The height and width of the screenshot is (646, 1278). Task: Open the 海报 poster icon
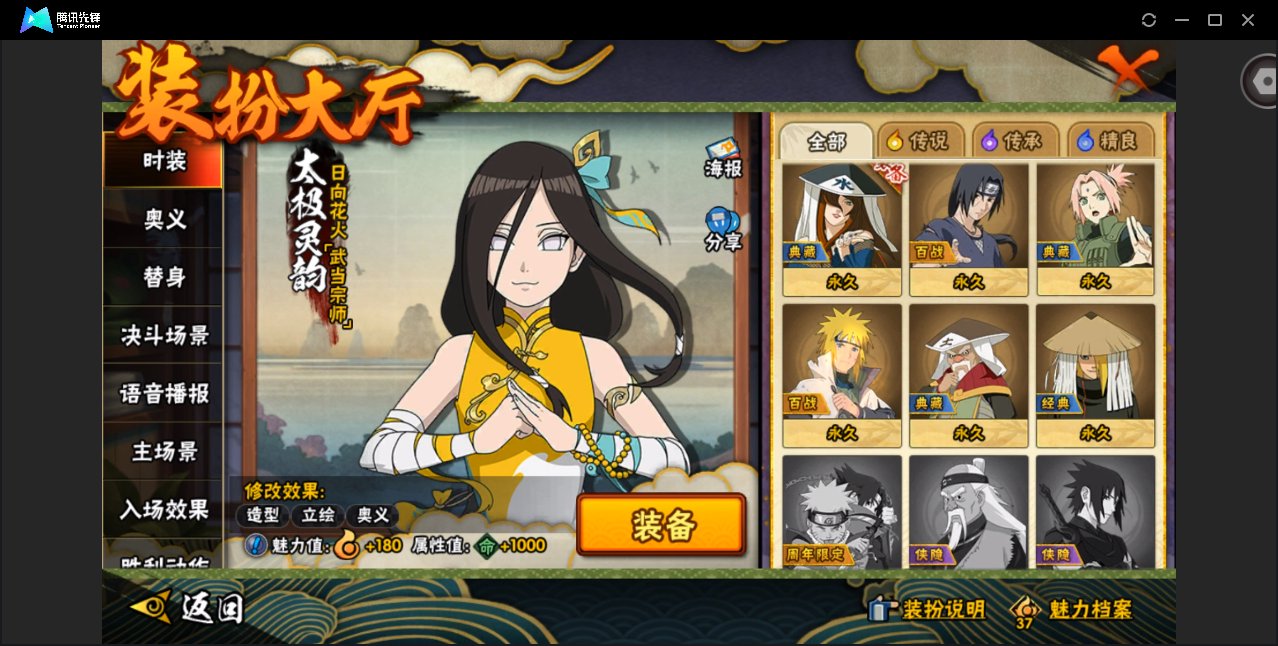pos(722,158)
